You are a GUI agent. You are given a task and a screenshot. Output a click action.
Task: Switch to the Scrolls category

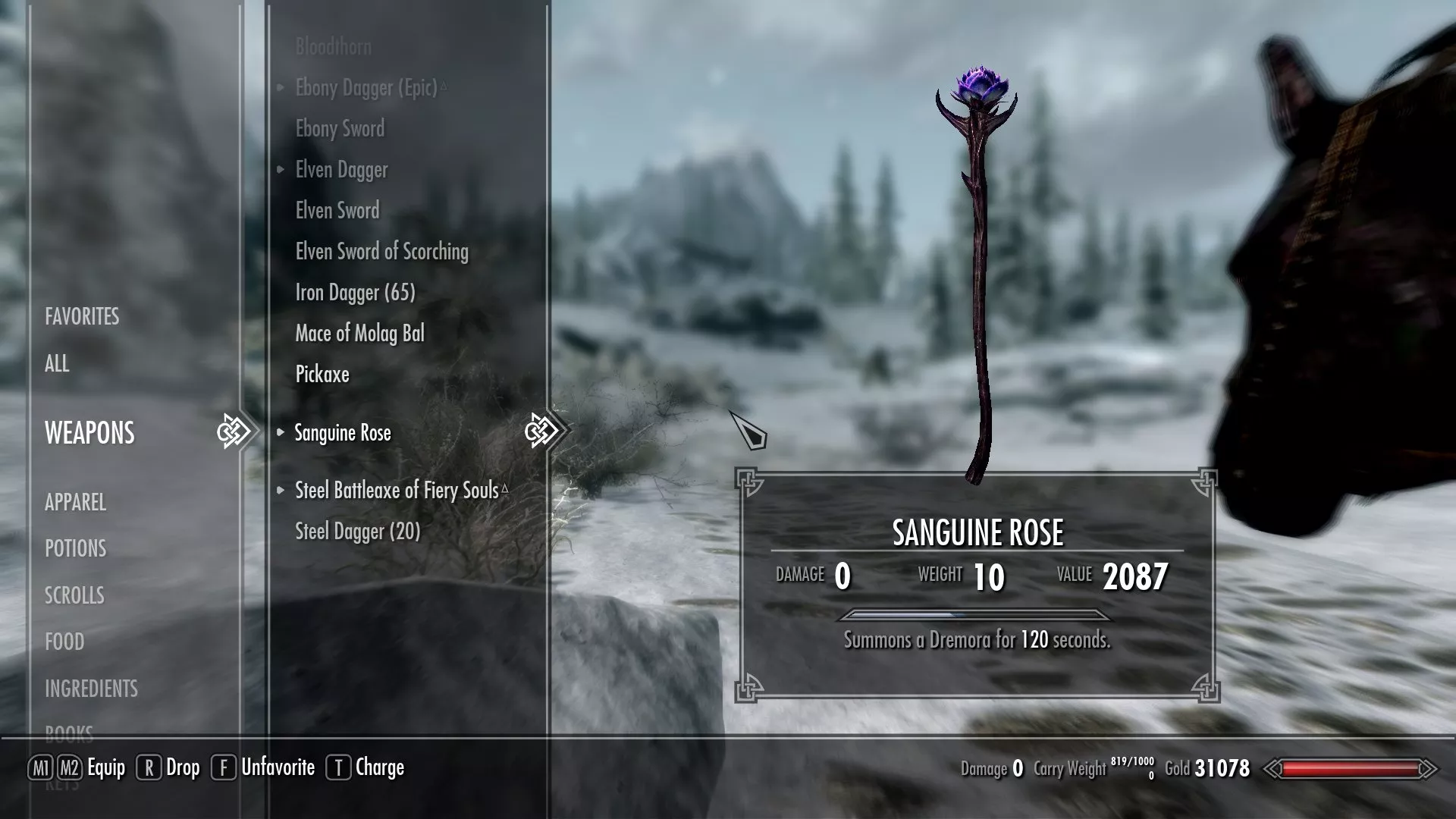pos(74,595)
